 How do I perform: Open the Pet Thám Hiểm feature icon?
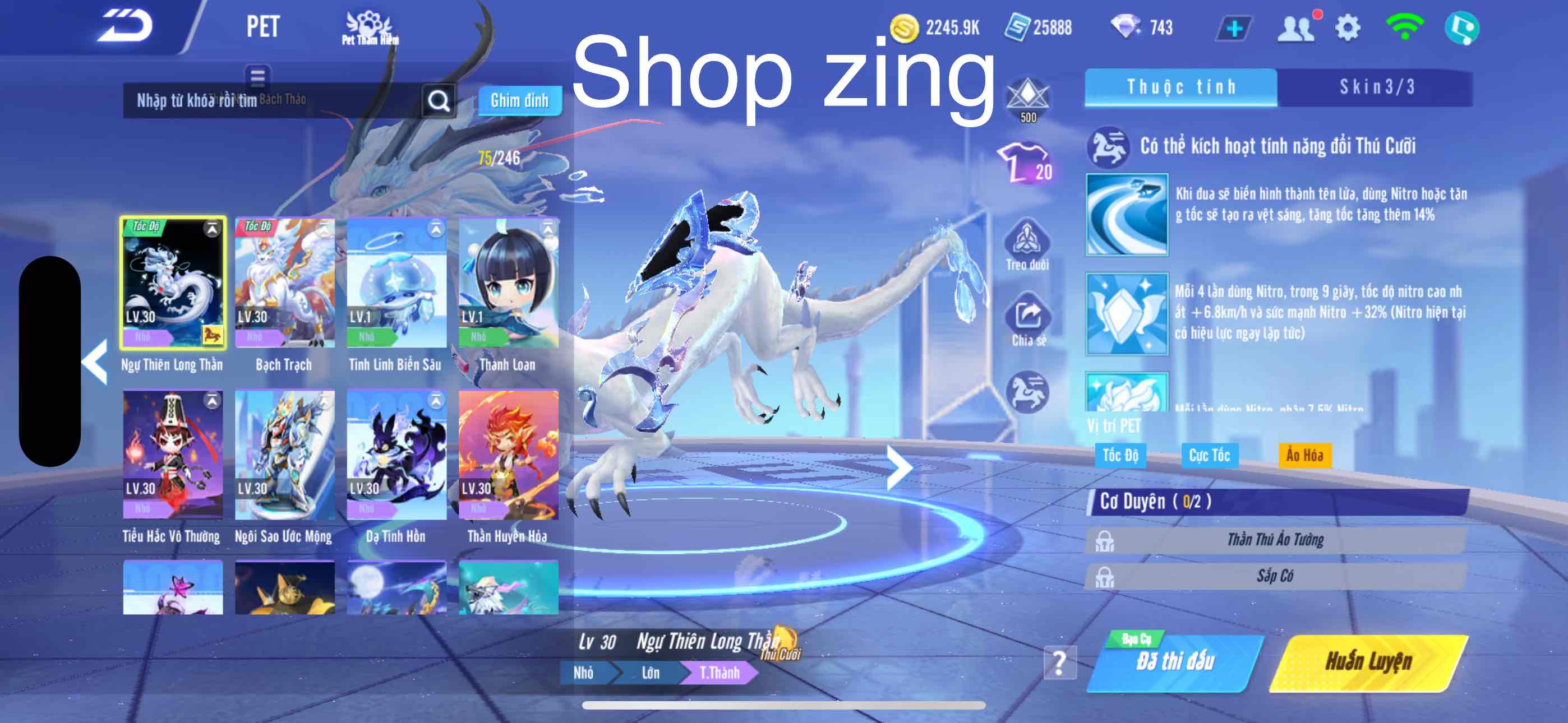pyautogui.click(x=370, y=27)
